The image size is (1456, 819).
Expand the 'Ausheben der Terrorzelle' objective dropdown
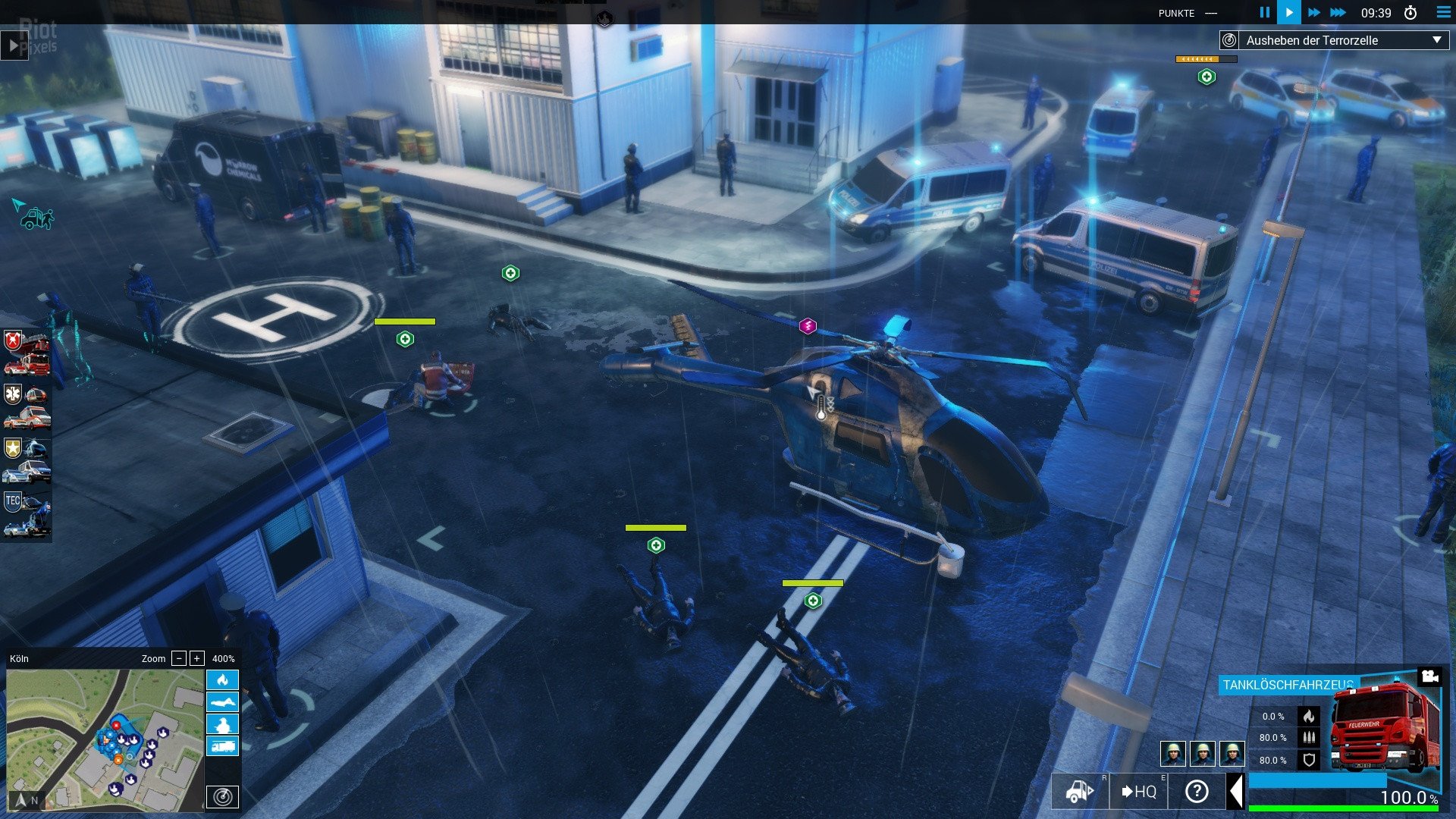pyautogui.click(x=1436, y=40)
